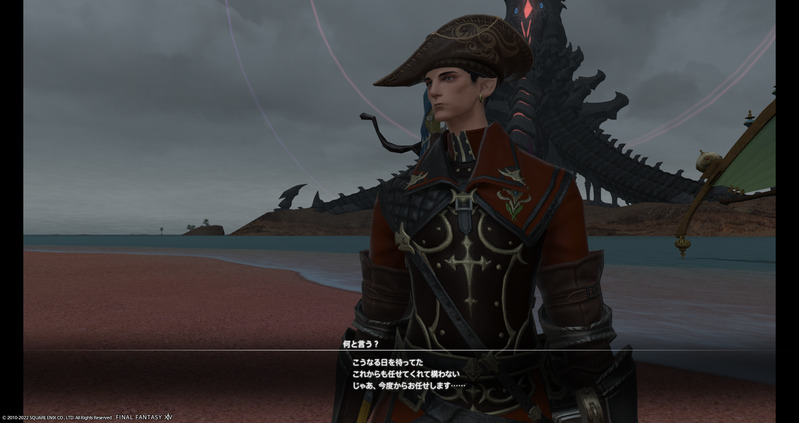Pick the reply 「じゃあ、今度からお任せします……」

point(408,385)
